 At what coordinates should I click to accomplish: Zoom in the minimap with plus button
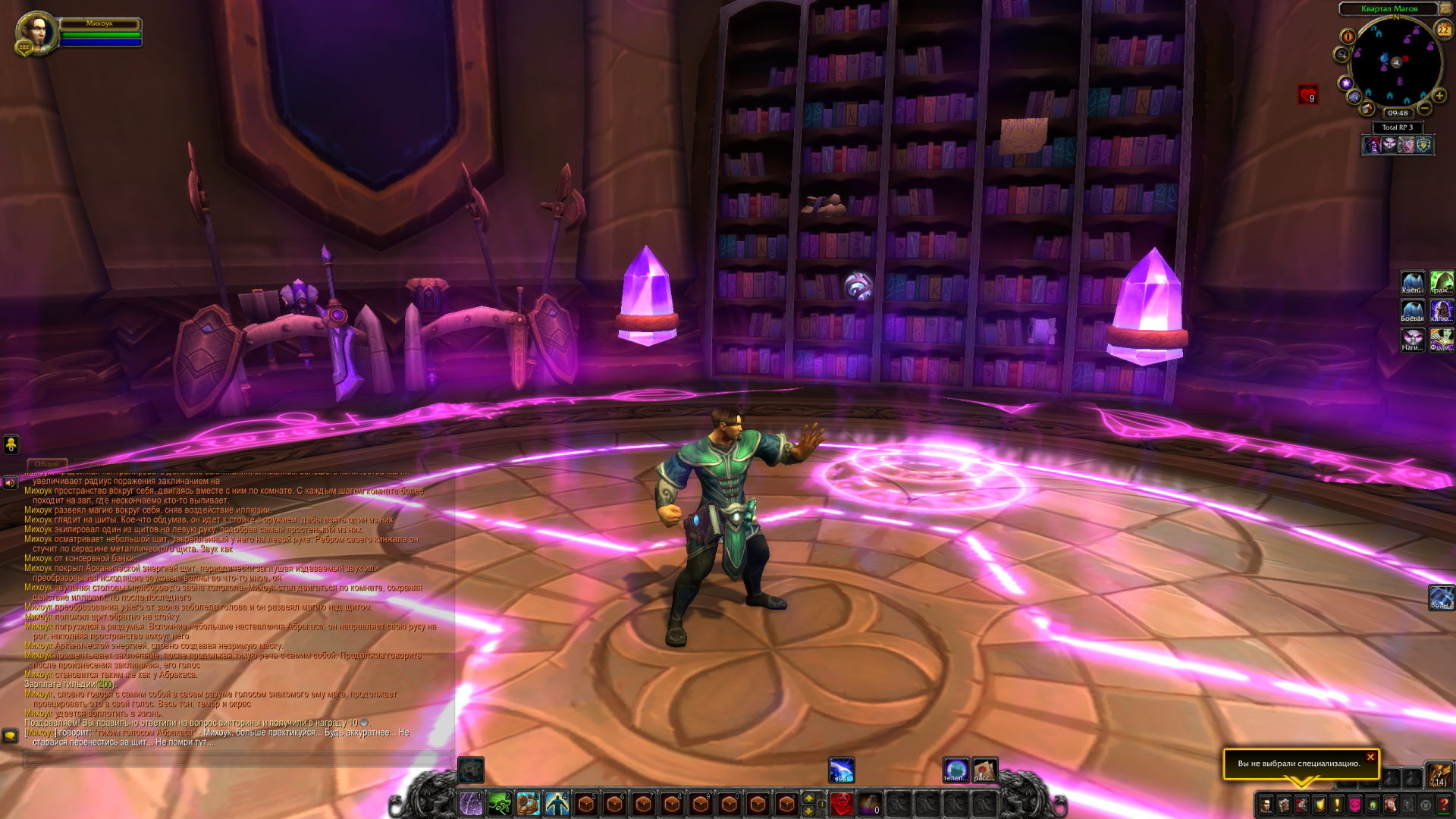tap(1439, 96)
